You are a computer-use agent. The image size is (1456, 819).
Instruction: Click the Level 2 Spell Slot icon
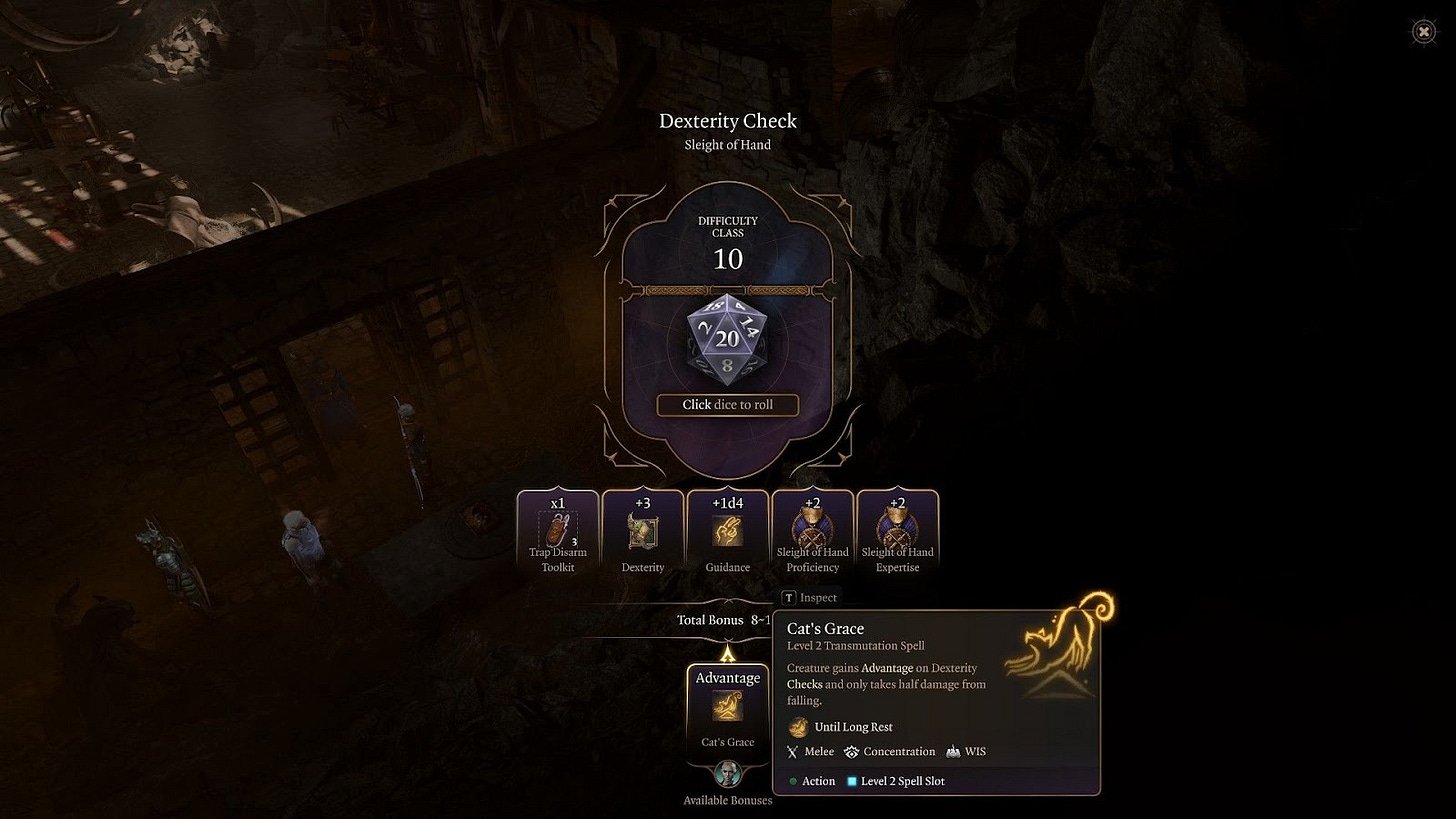pyautogui.click(x=855, y=781)
